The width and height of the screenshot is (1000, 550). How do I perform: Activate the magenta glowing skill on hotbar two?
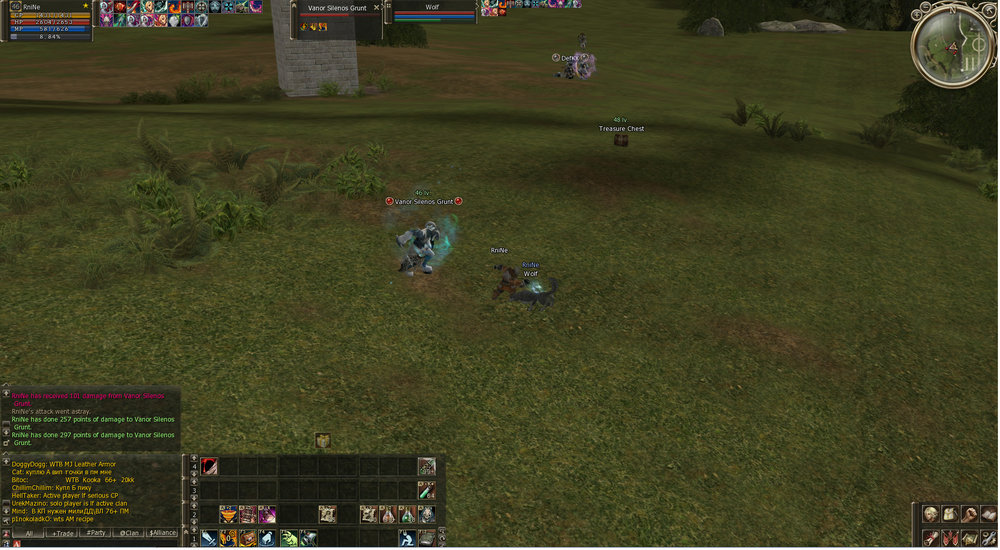(x=268, y=514)
